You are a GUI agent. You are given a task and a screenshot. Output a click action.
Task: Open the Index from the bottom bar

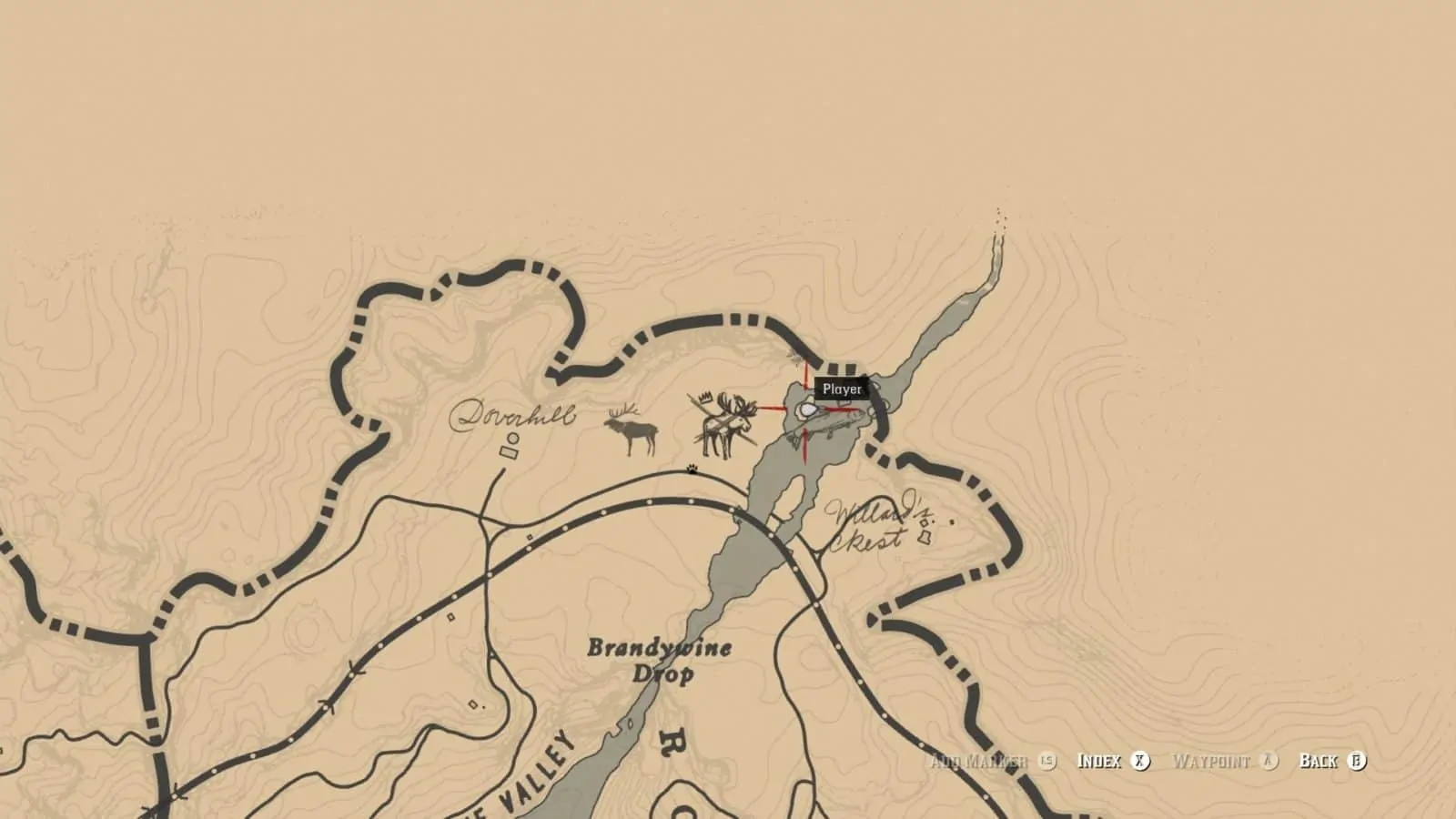click(x=1099, y=763)
